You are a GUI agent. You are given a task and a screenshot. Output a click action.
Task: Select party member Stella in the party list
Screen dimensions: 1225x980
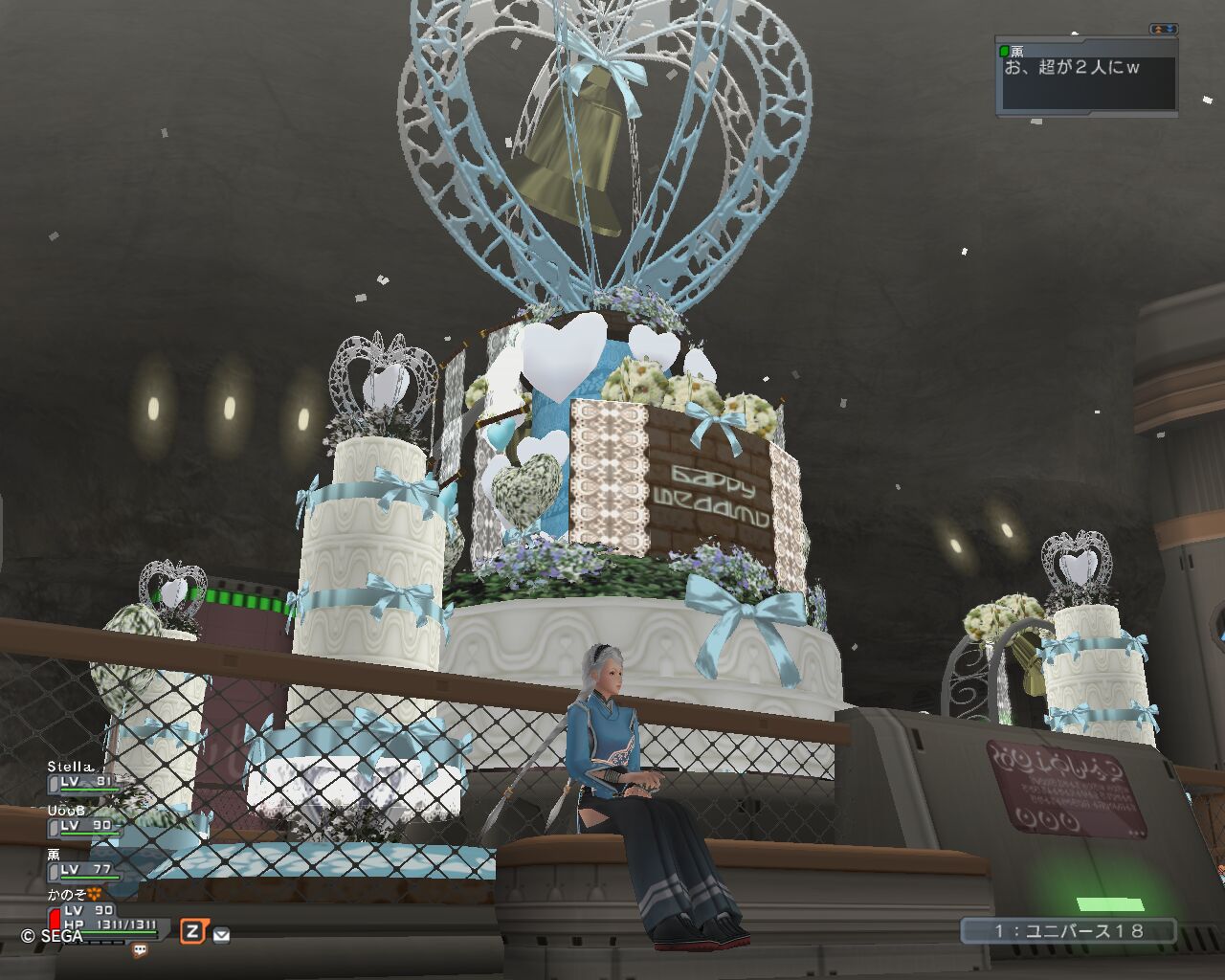(73, 767)
